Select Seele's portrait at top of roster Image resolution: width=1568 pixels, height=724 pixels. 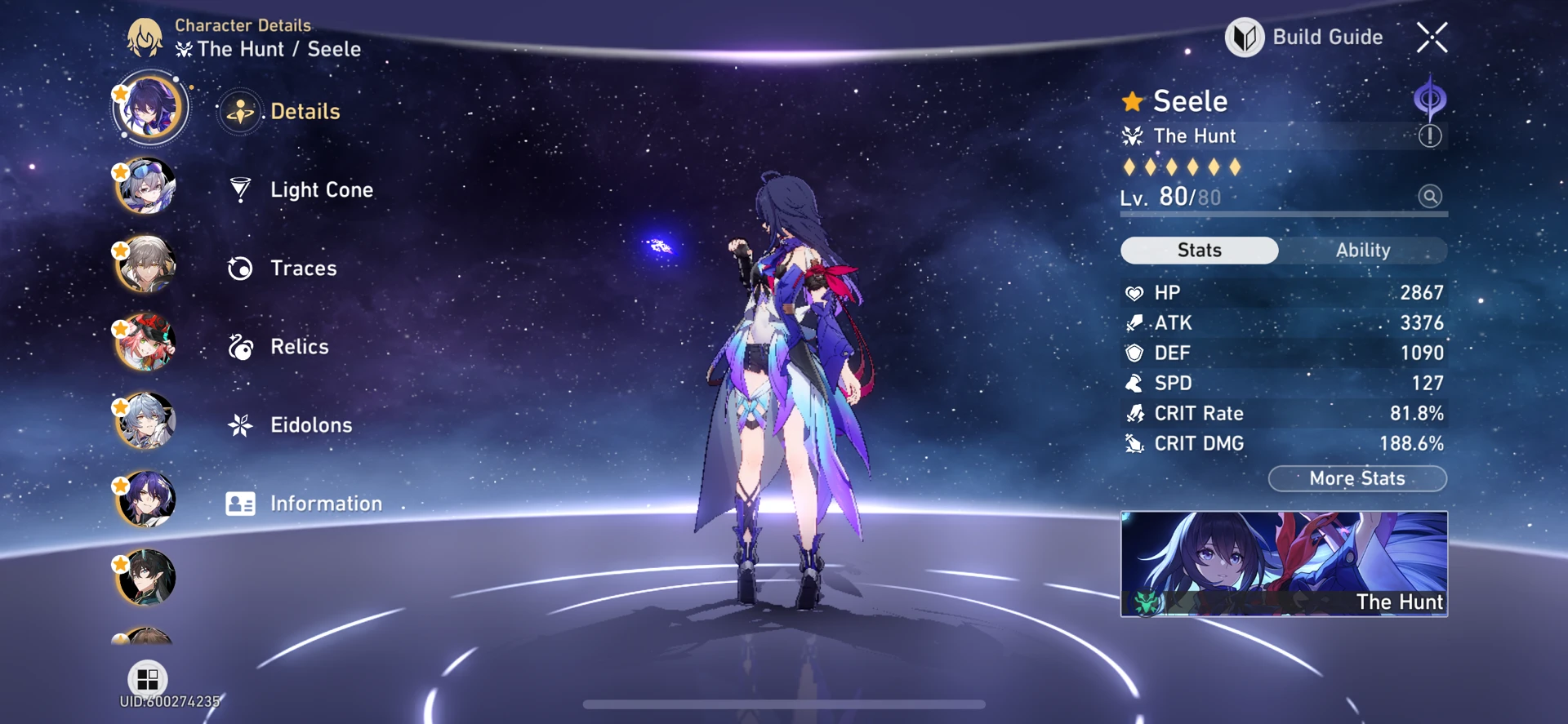click(x=149, y=107)
